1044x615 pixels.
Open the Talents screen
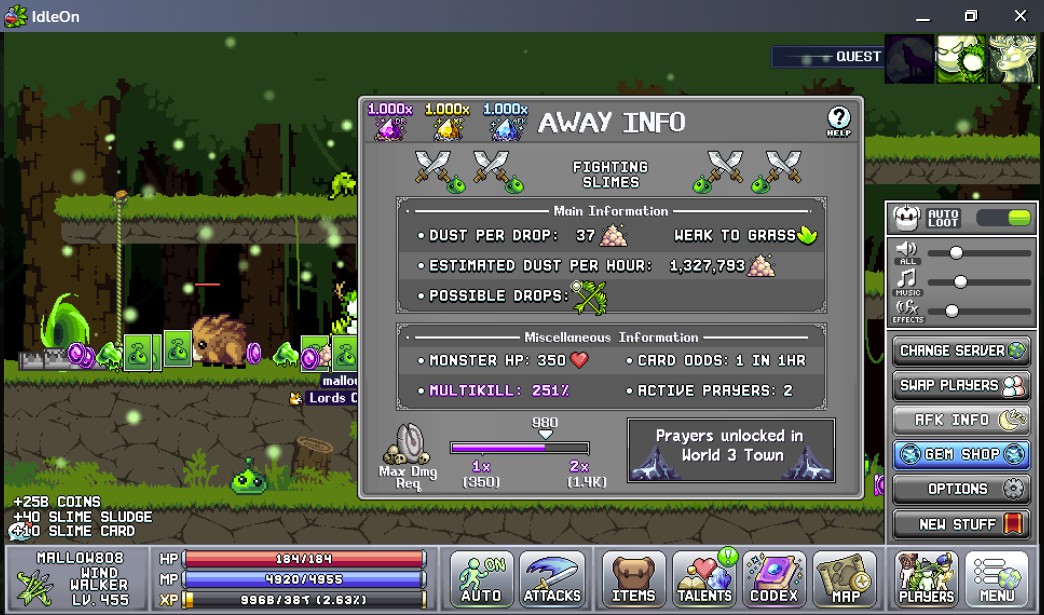(704, 579)
